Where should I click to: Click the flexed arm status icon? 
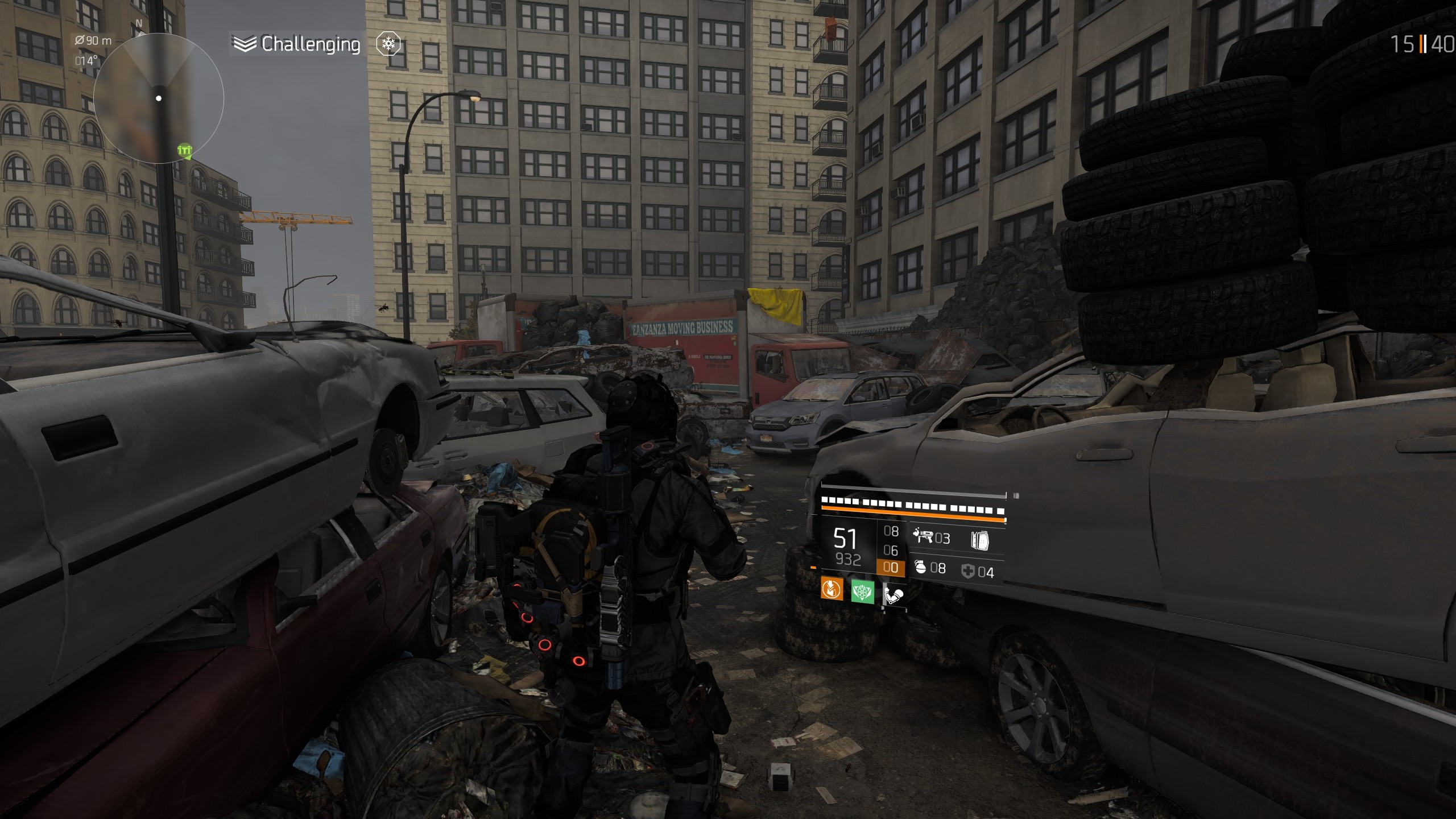point(894,595)
